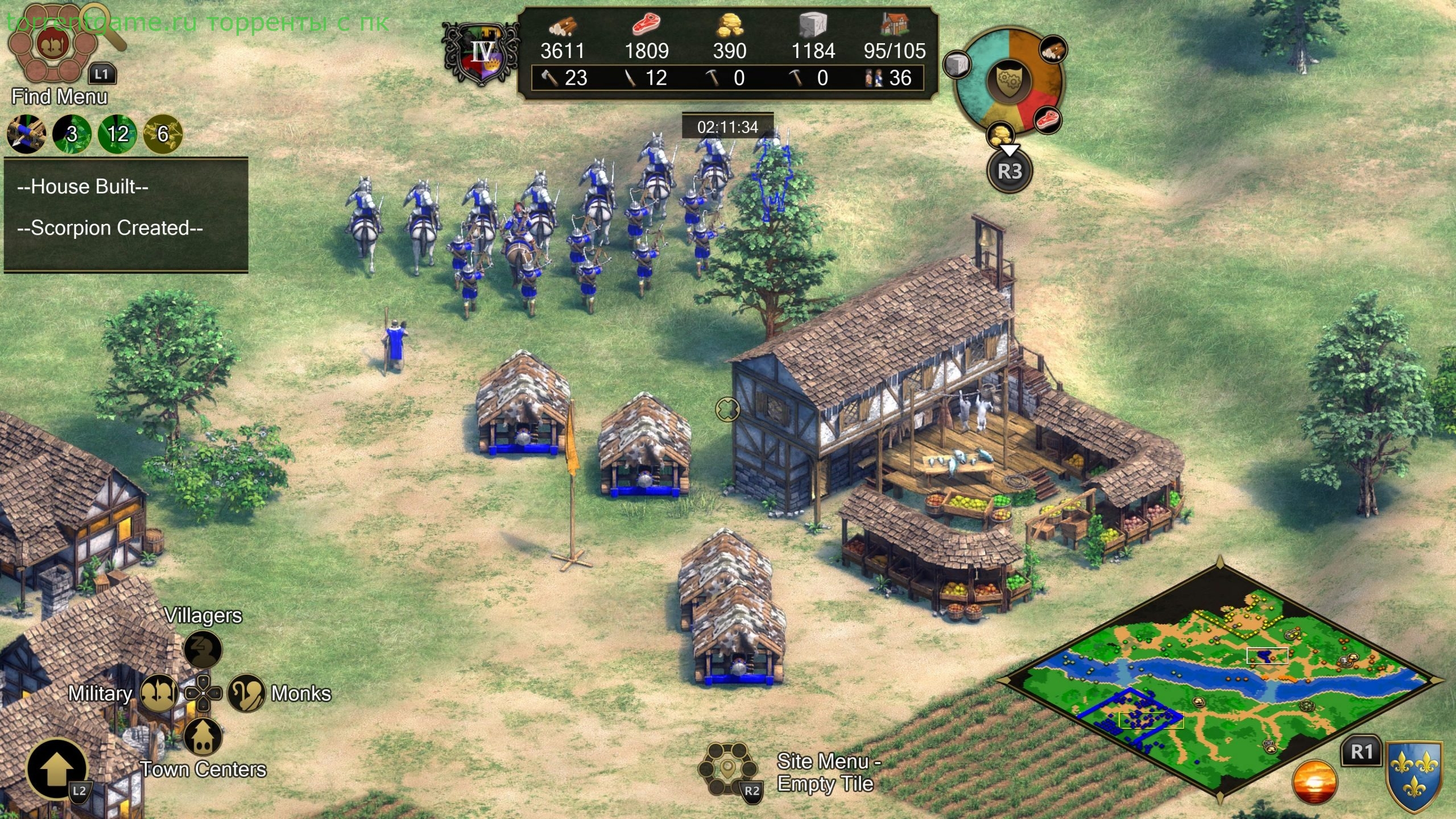Select the Military units icon
The width and height of the screenshot is (1456, 819).
click(x=159, y=693)
